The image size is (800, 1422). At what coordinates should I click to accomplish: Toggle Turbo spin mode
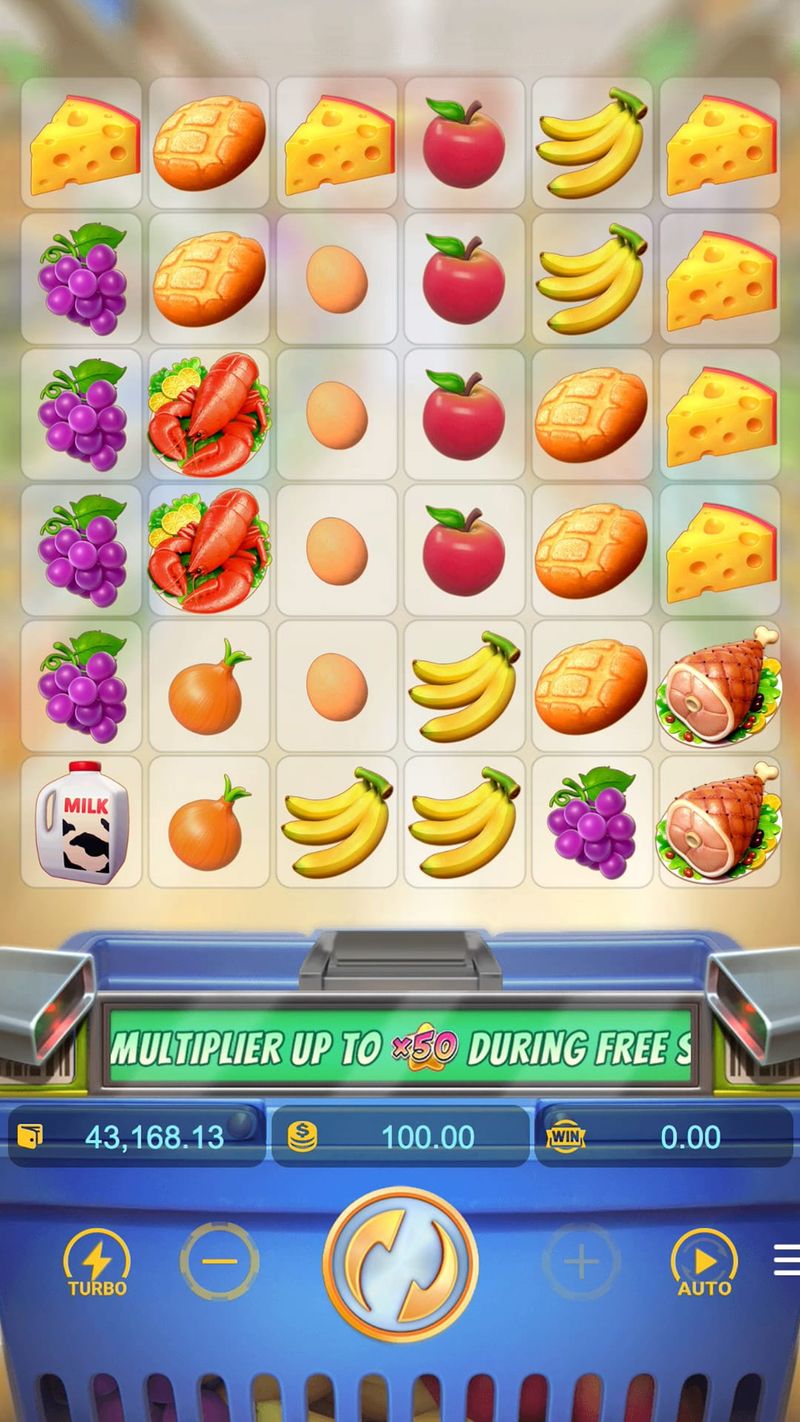[x=97, y=1262]
